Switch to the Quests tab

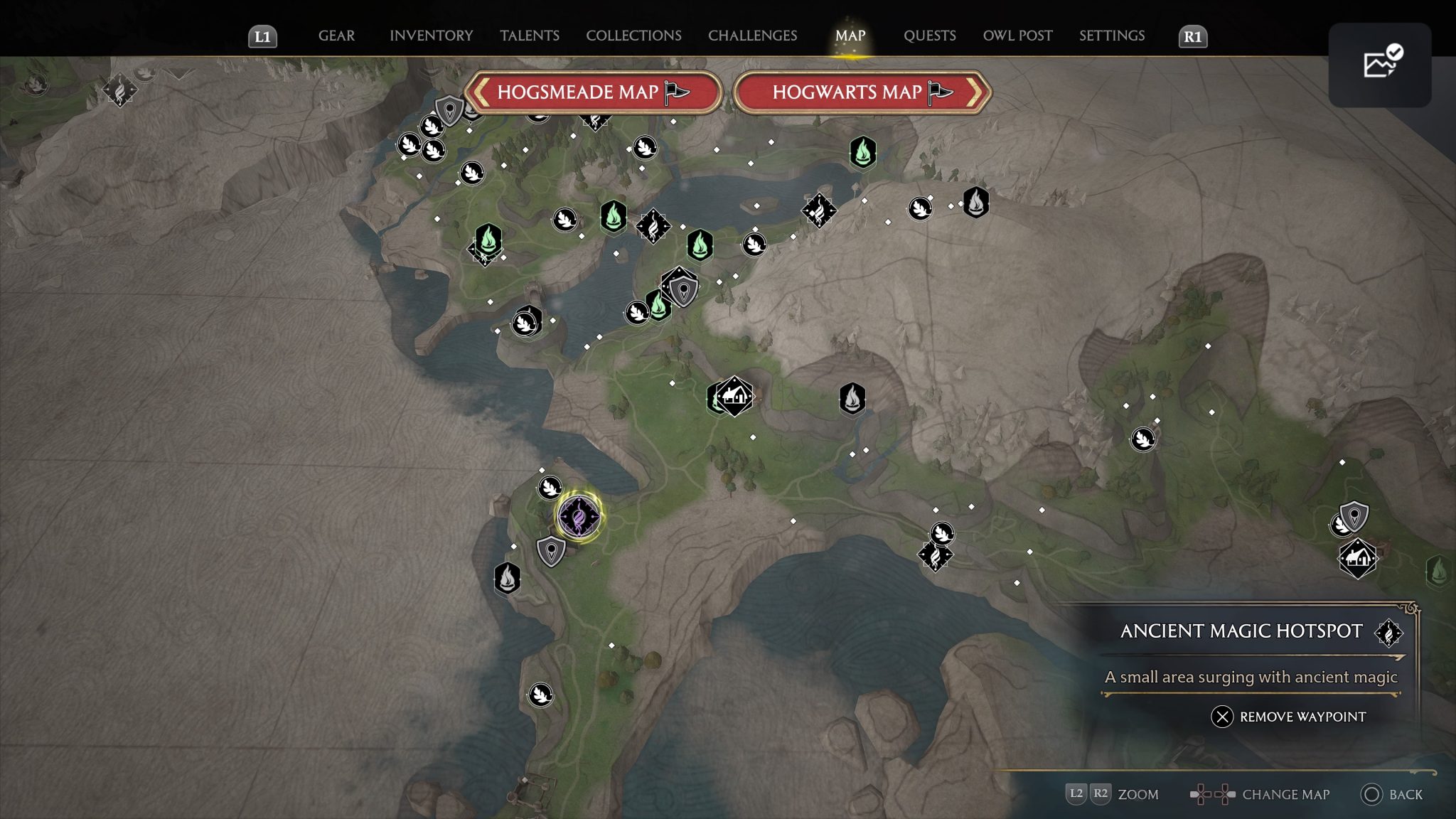click(929, 36)
